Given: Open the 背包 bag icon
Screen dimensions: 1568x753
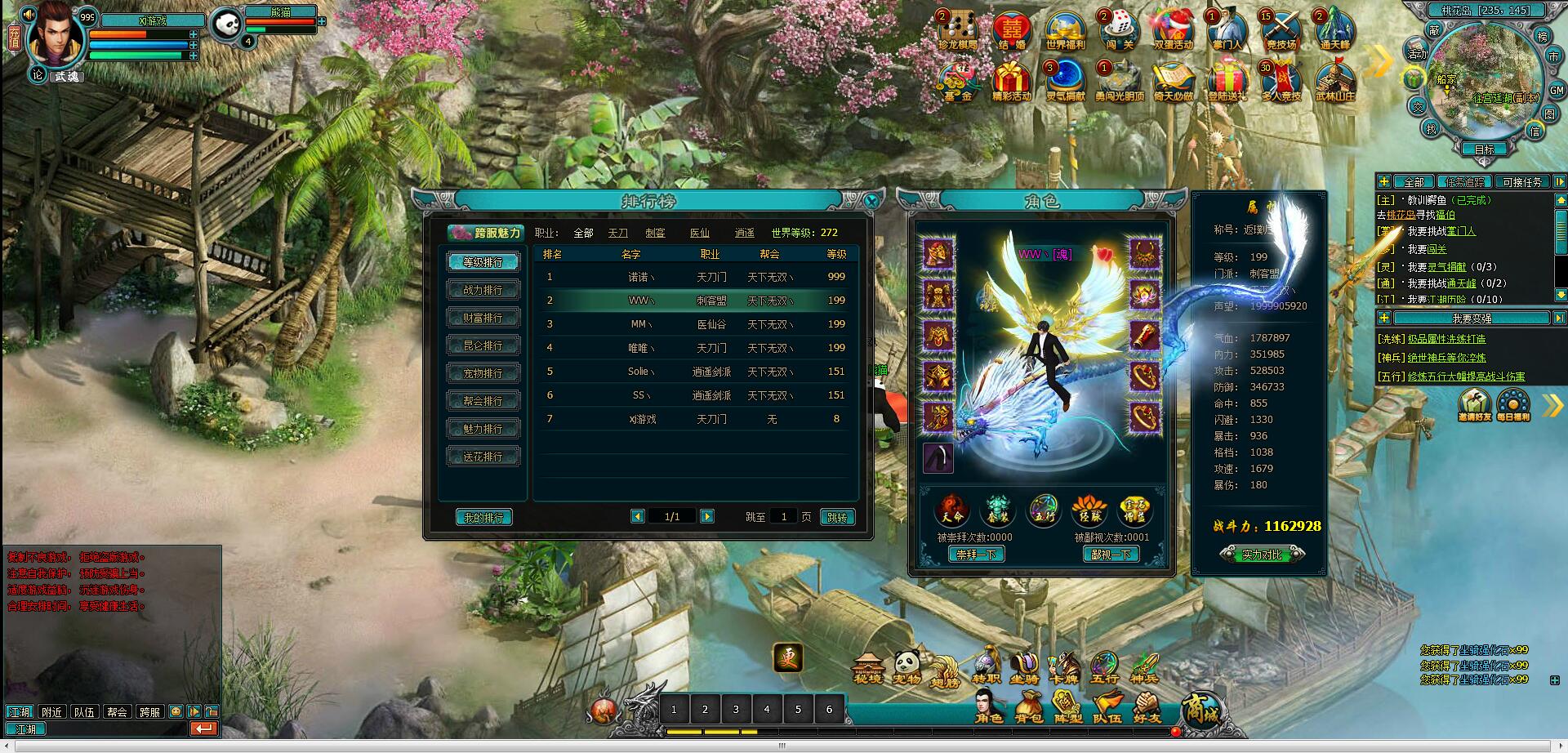Looking at the screenshot, I should click(x=1029, y=707).
